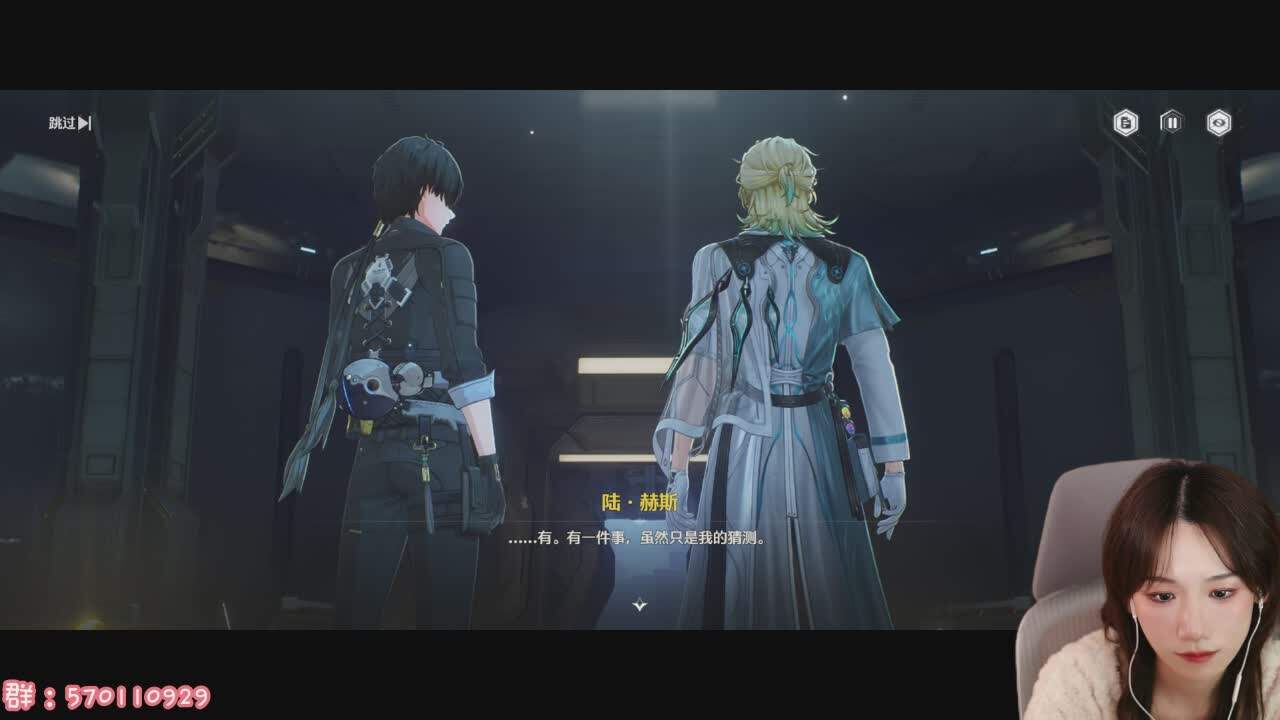
Task: Click the pause auto-play hexagon button
Action: pyautogui.click(x=1171, y=122)
